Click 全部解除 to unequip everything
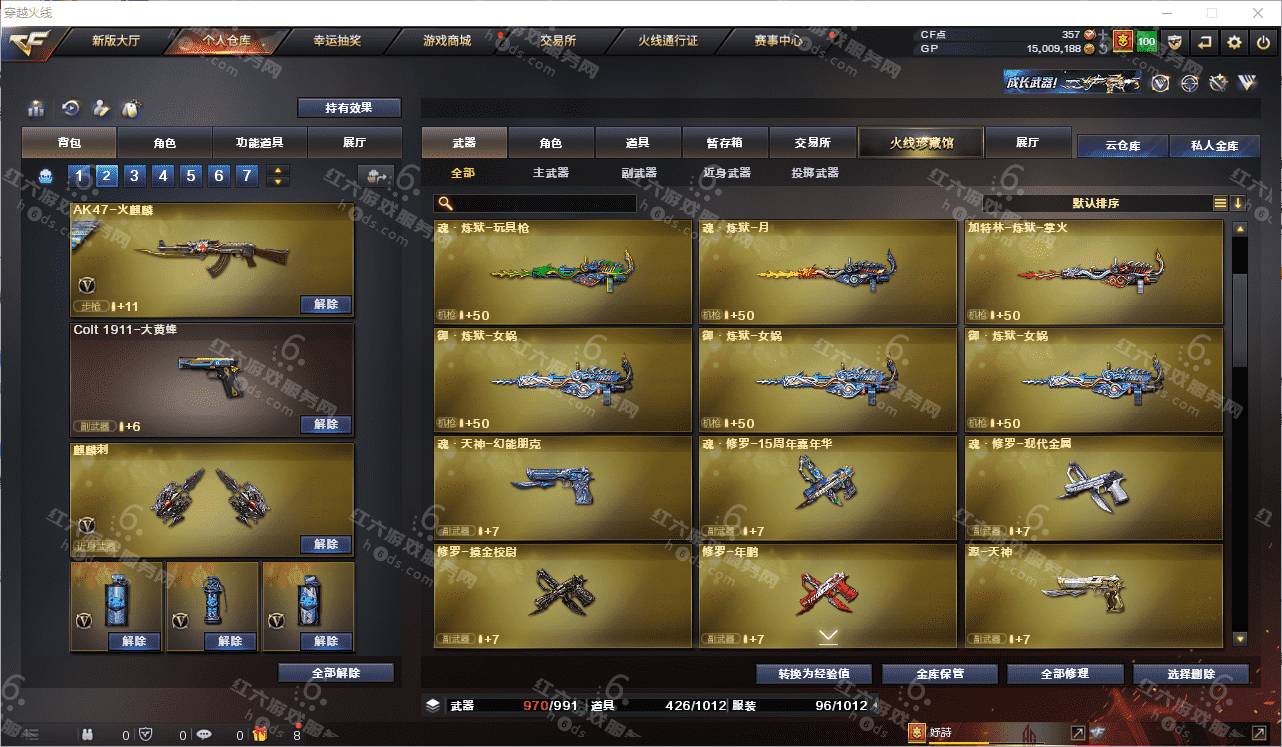The image size is (1282, 747). [x=335, y=673]
